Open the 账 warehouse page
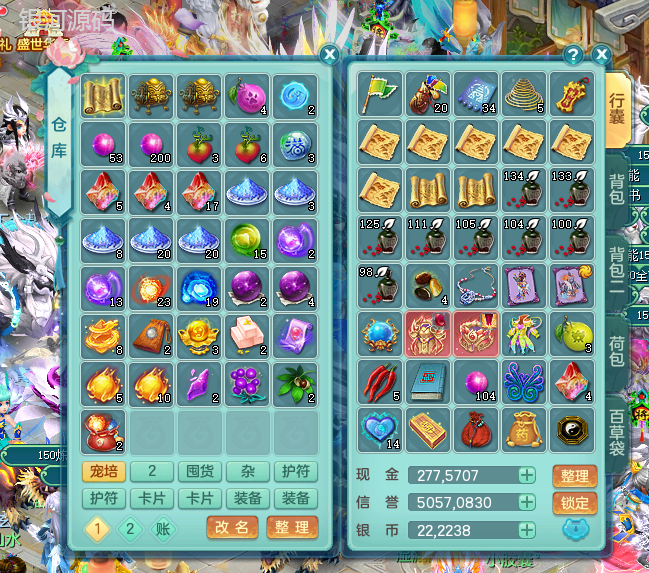 click(162, 528)
